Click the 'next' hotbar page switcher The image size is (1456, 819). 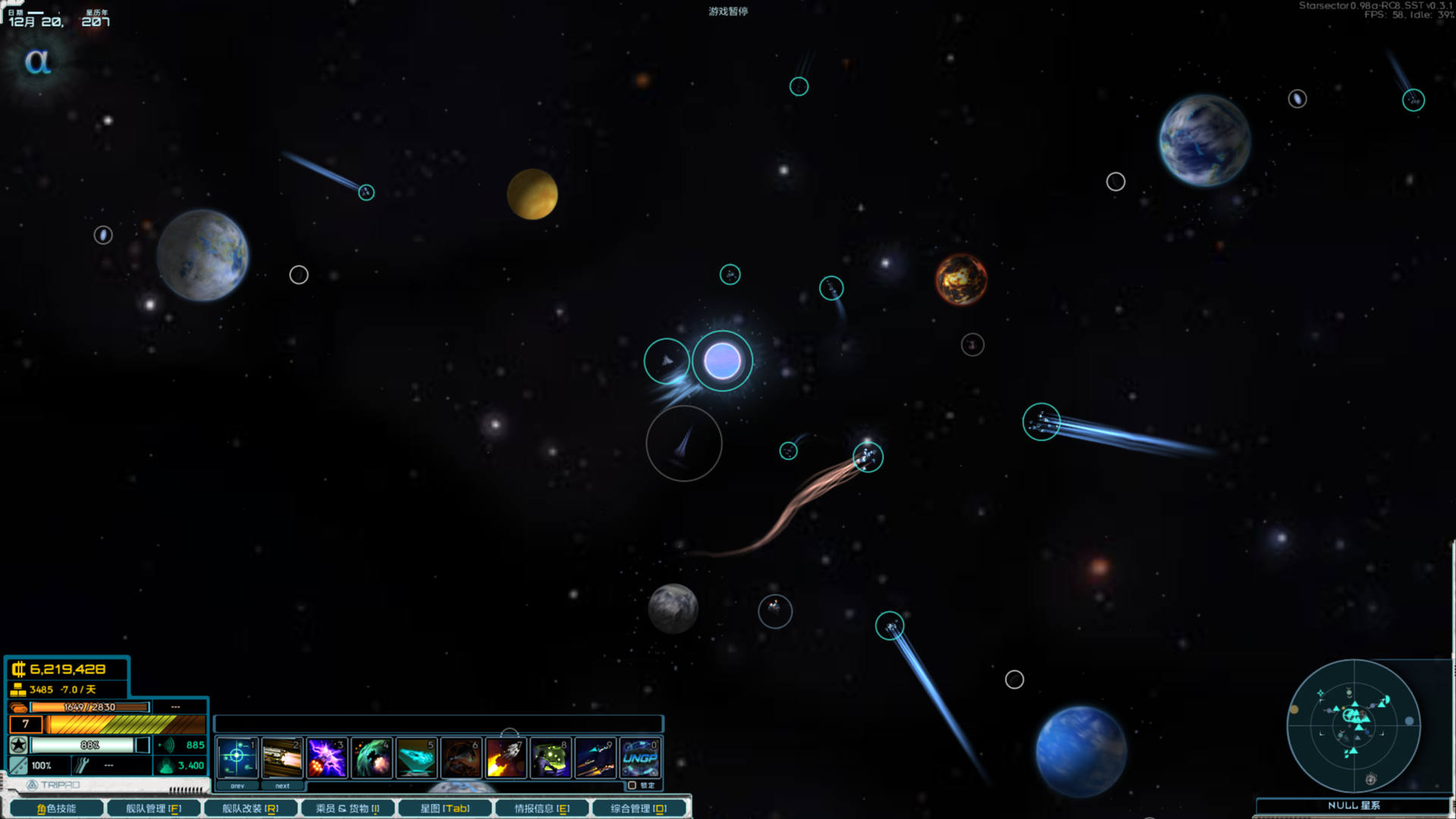283,786
